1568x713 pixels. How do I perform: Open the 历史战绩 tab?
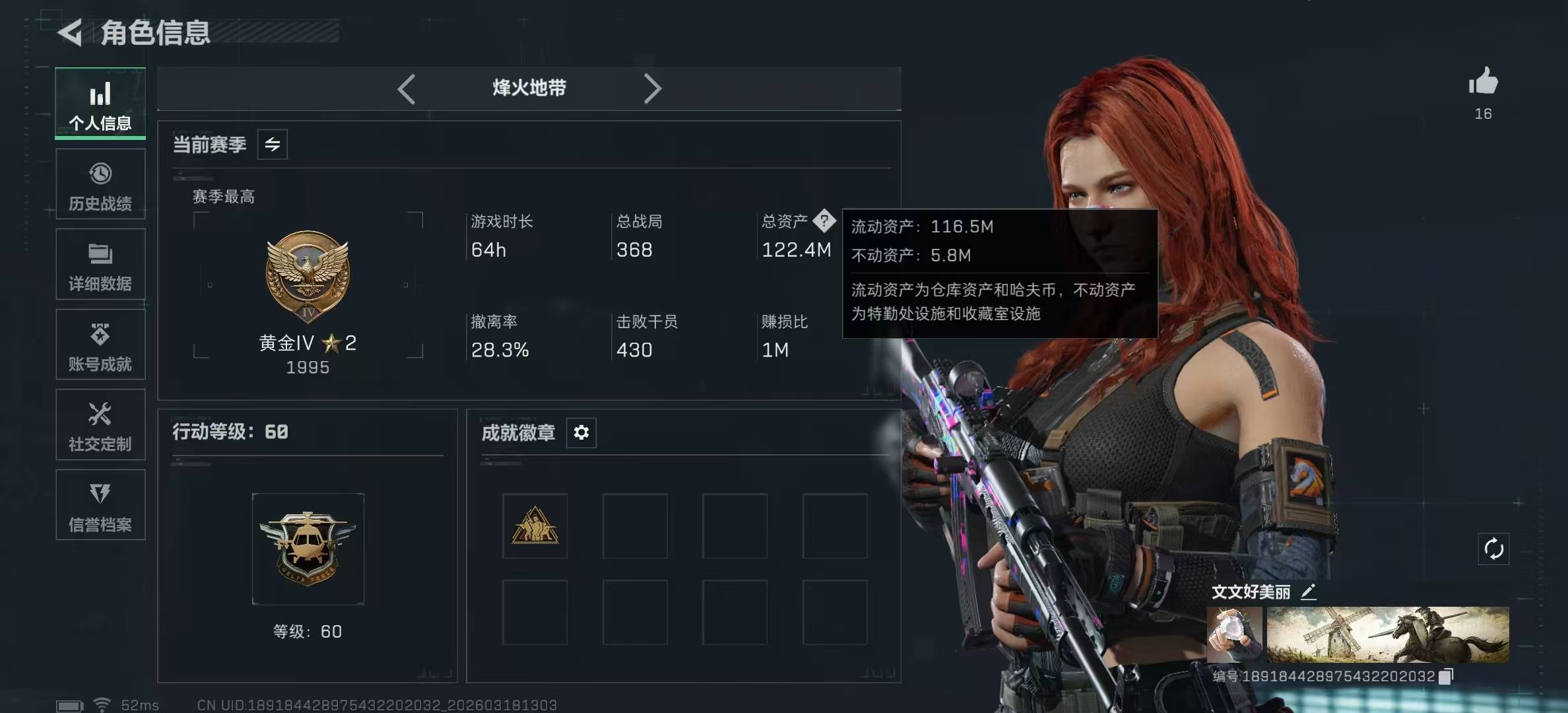100,185
